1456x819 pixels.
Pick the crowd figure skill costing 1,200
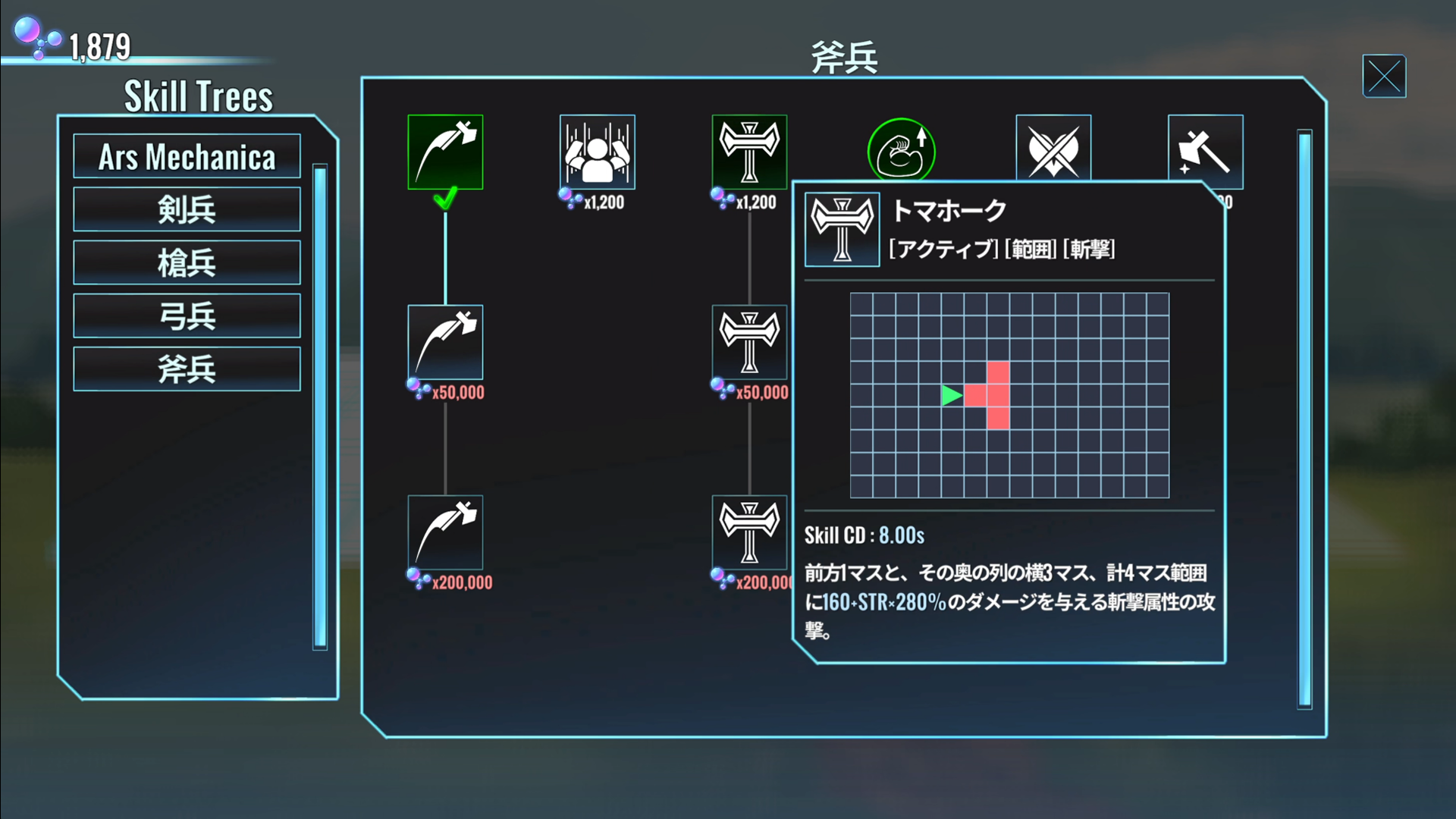(597, 152)
